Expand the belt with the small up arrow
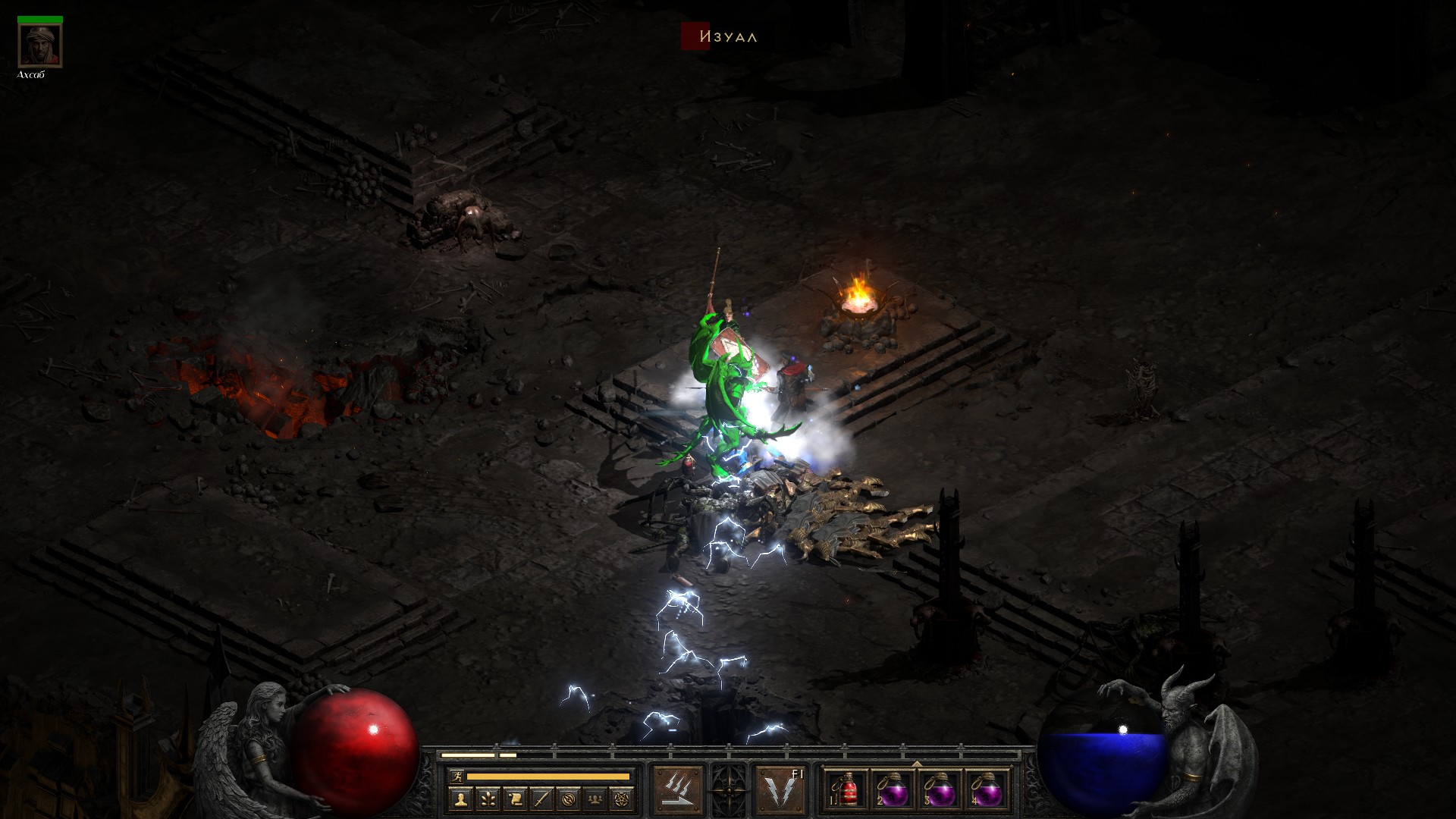 tap(917, 764)
